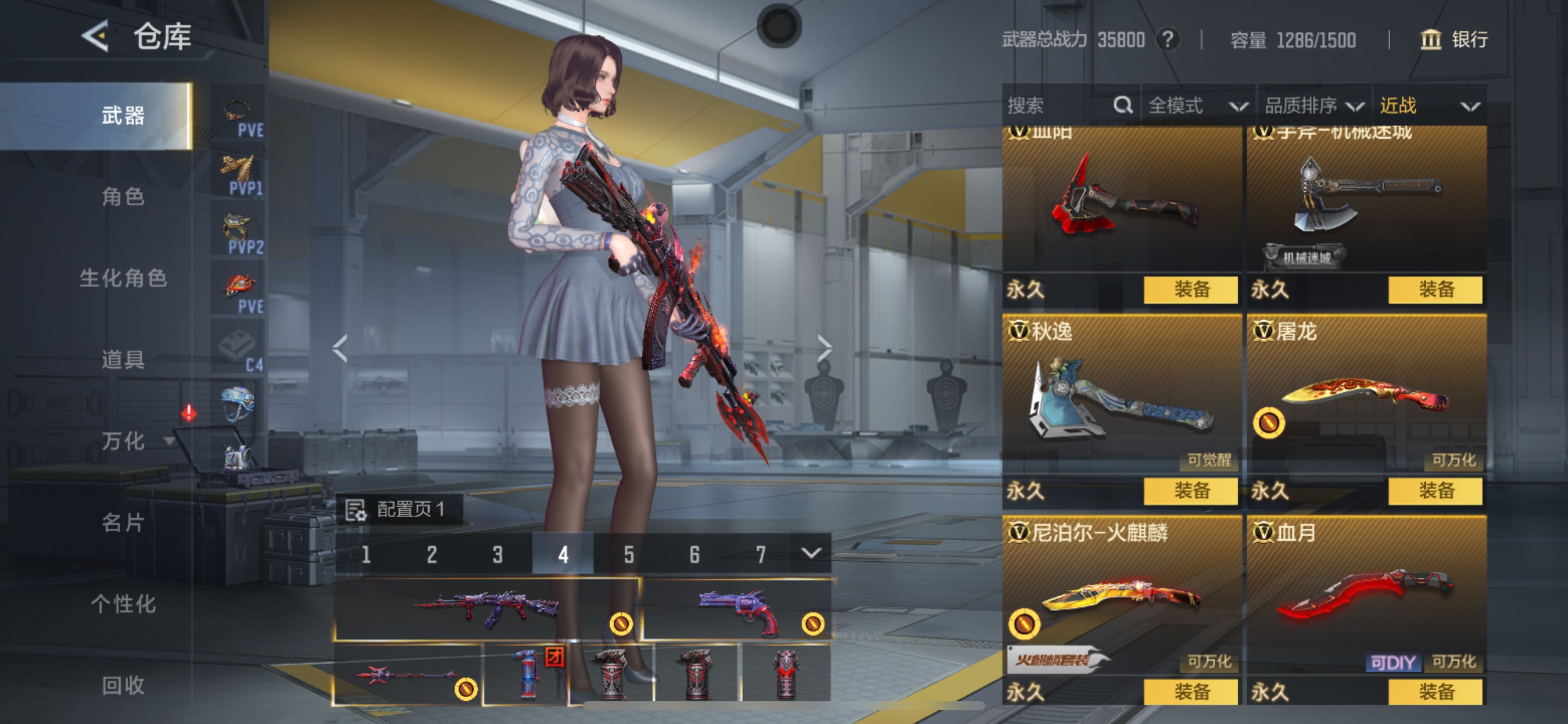This screenshot has height=724, width=1568.
Task: Open the 生化角色 category
Action: tap(123, 278)
